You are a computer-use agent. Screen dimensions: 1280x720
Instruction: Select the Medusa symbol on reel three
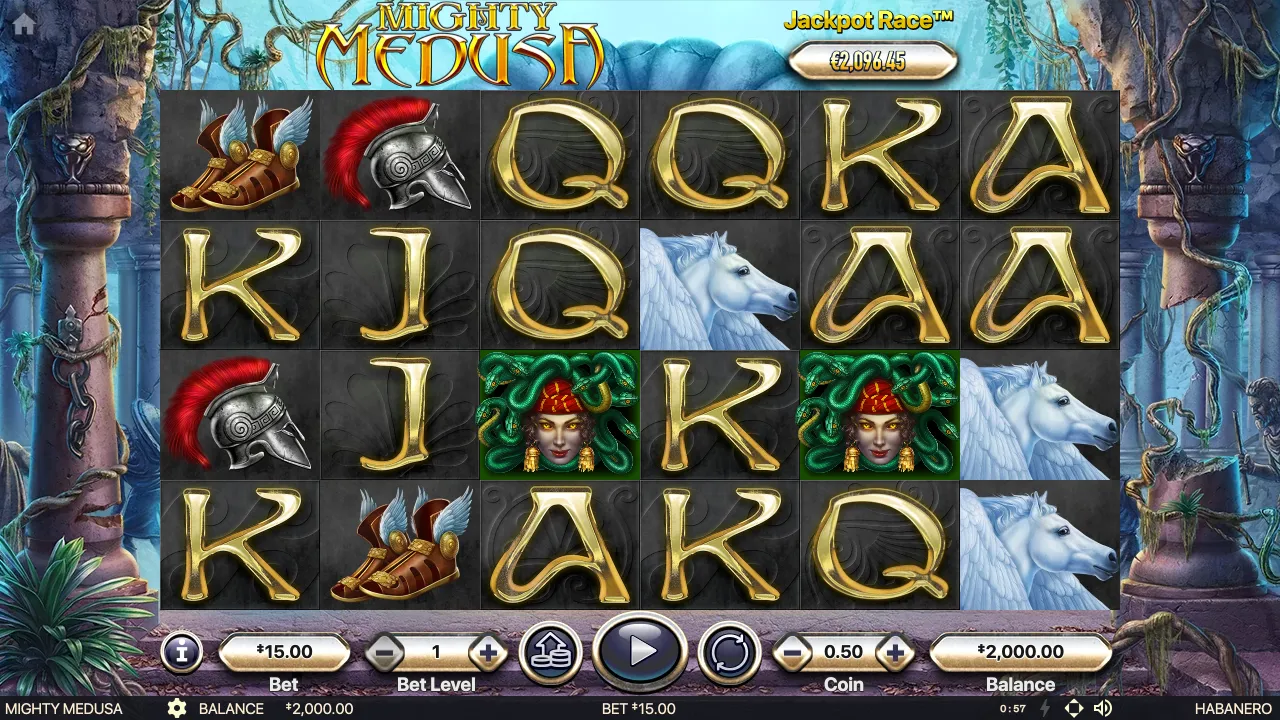(559, 415)
